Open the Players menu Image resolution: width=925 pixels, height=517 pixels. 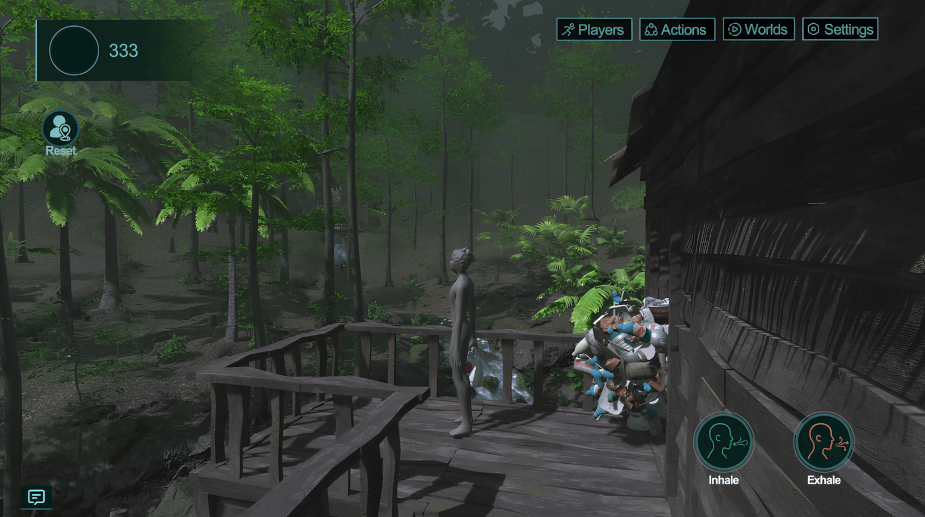pos(594,30)
